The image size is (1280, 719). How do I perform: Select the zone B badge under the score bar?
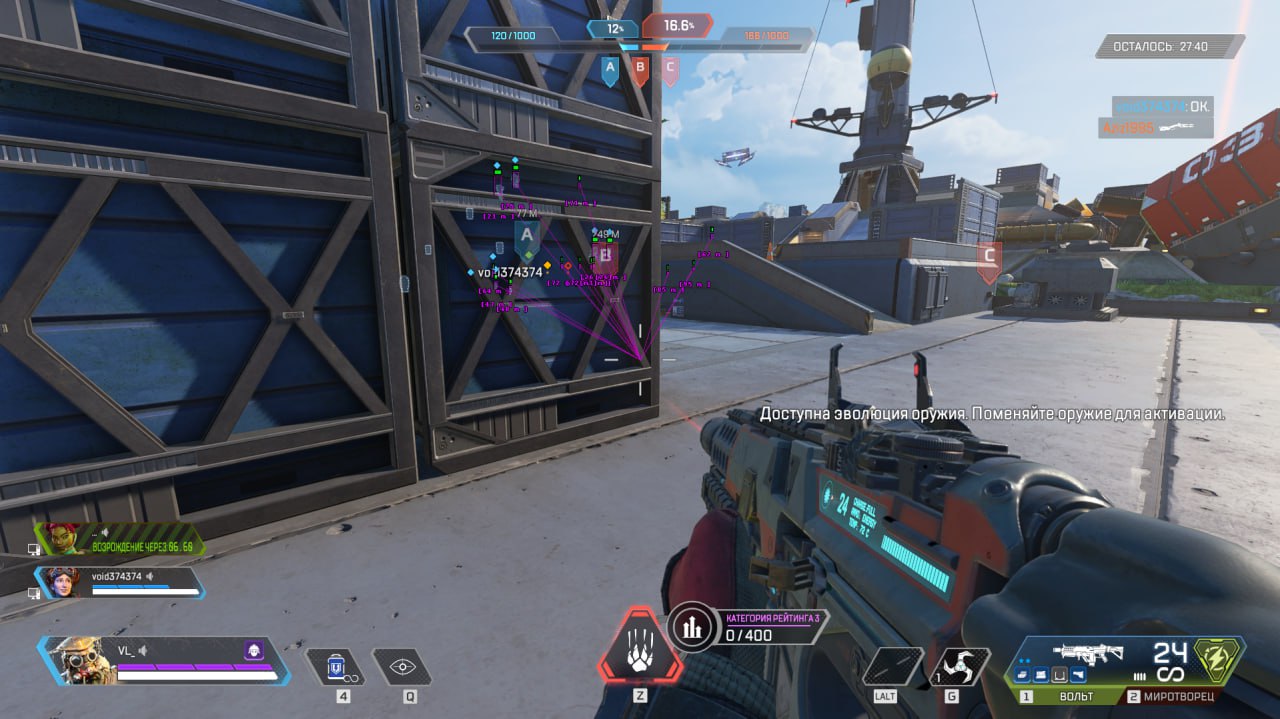[x=640, y=71]
